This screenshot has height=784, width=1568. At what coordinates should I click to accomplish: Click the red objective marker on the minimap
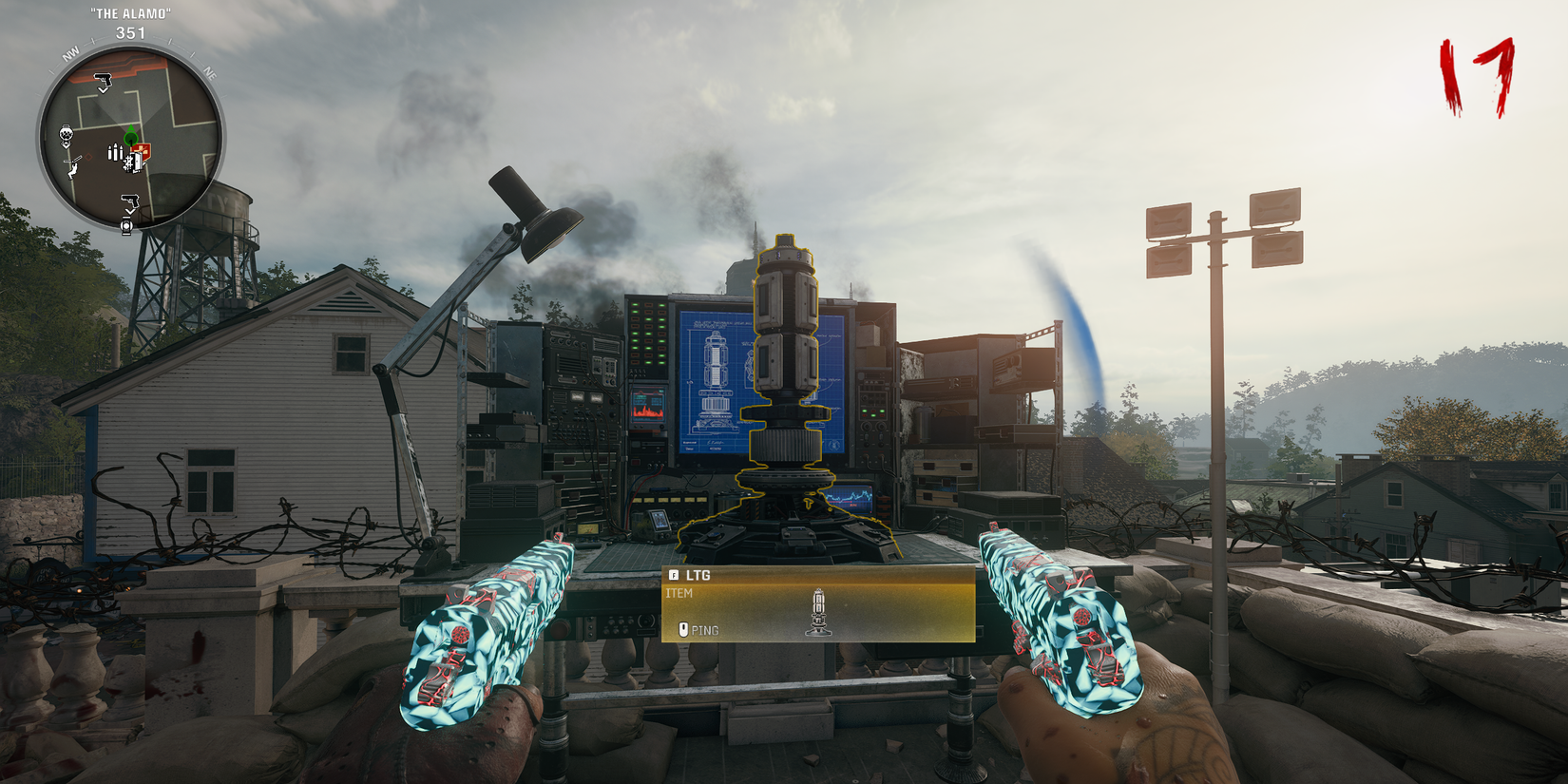coord(88,158)
